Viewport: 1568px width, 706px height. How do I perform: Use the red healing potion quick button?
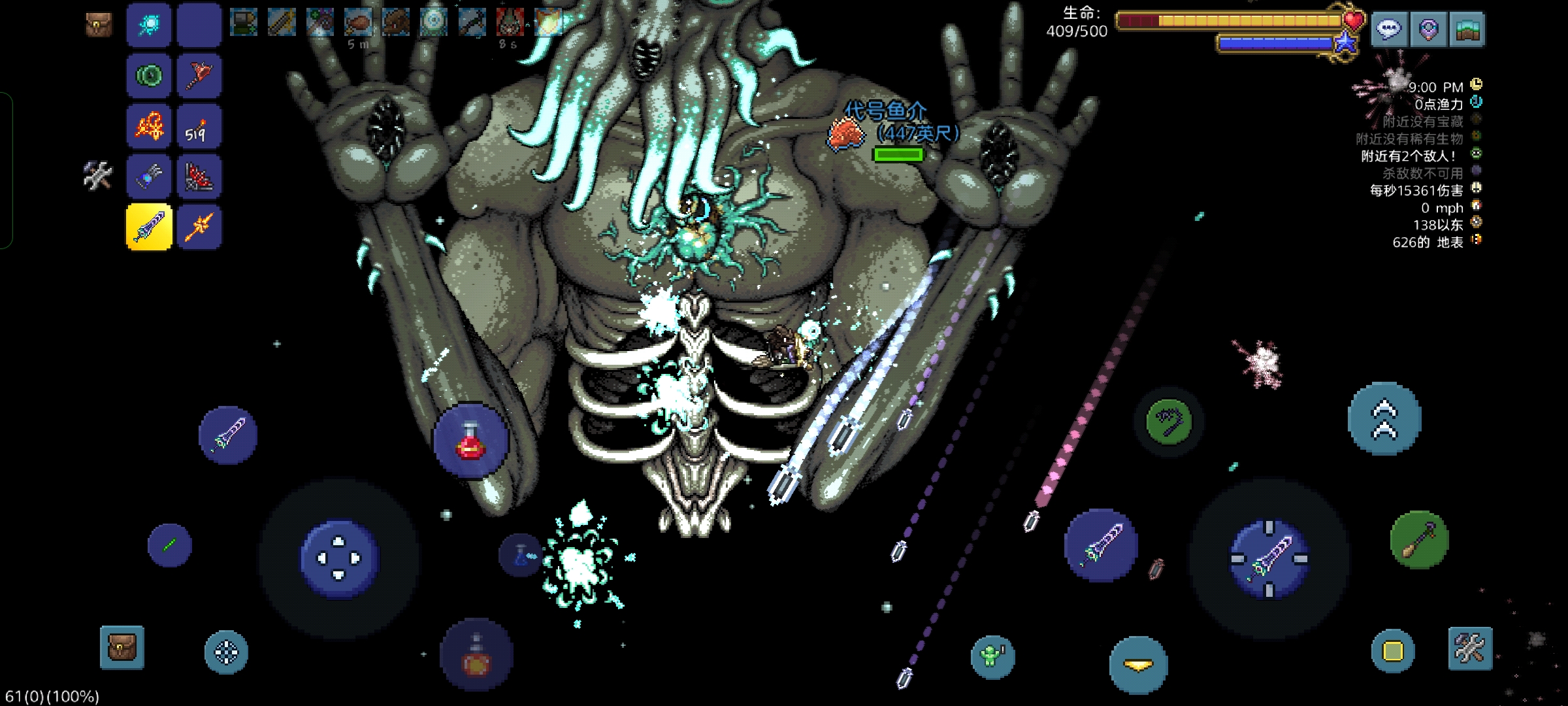point(471,441)
